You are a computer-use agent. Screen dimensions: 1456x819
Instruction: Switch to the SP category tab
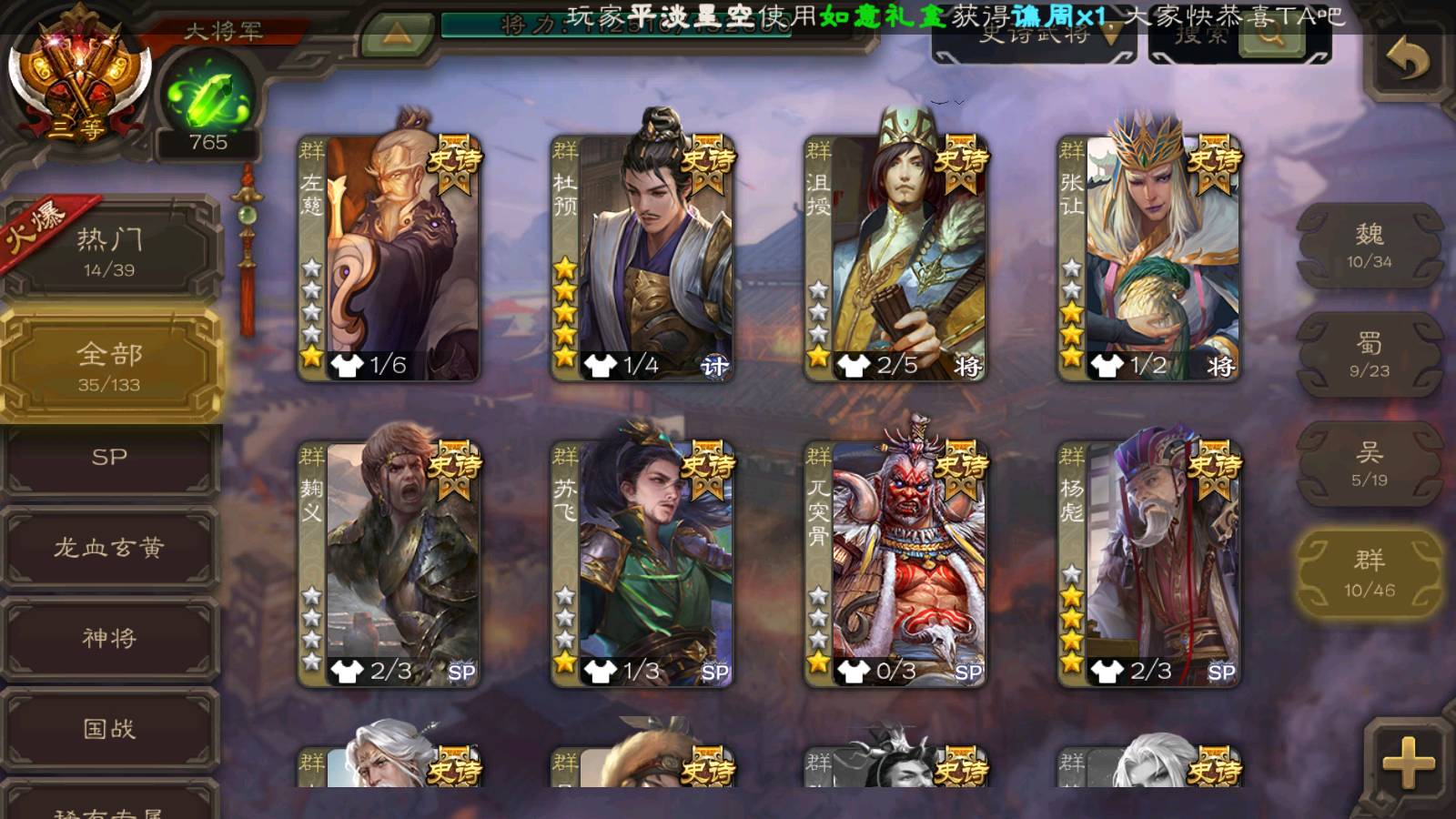click(109, 457)
